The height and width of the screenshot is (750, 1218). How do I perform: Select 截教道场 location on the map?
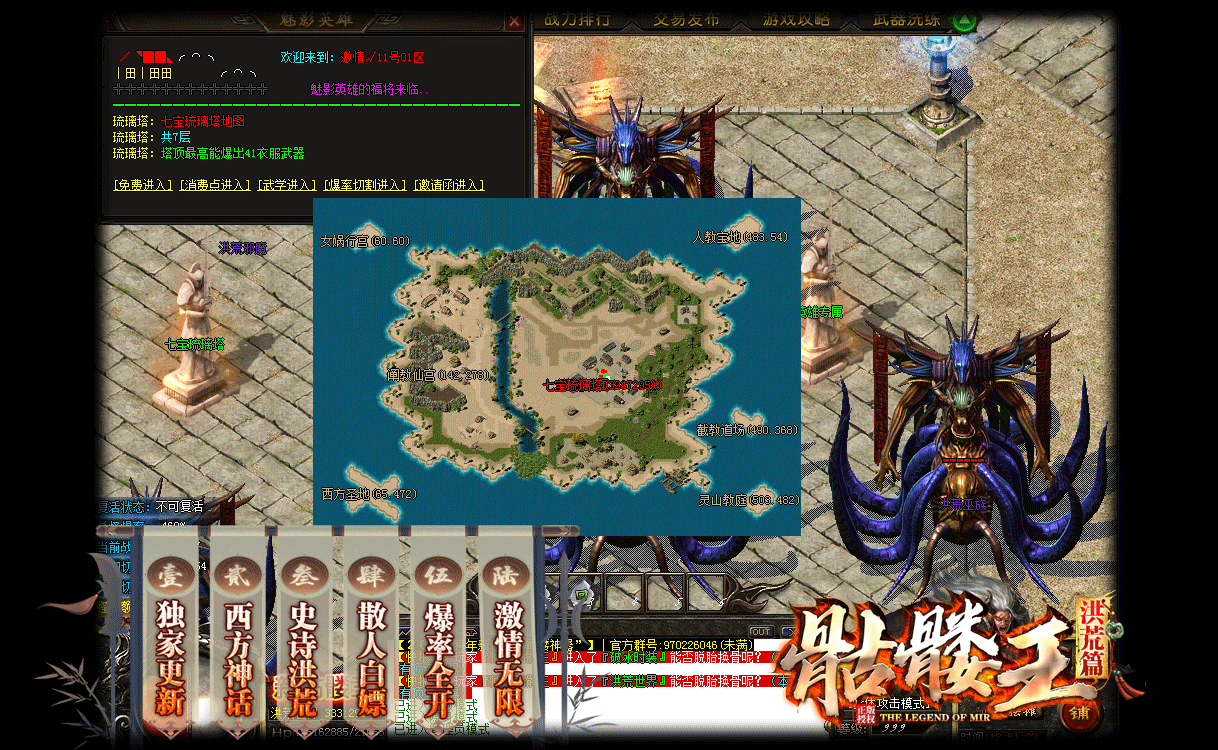[x=746, y=430]
